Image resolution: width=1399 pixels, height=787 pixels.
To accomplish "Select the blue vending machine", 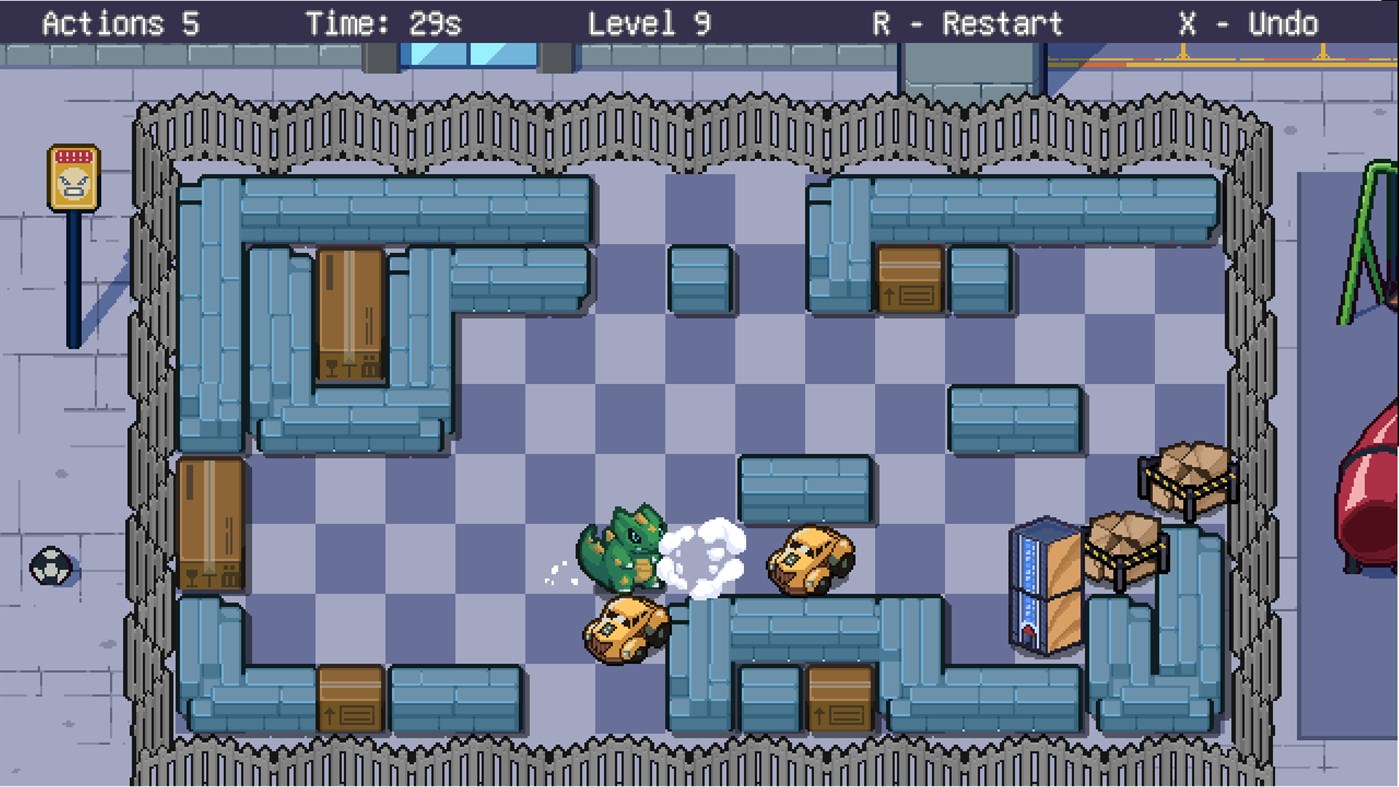I will [1043, 580].
